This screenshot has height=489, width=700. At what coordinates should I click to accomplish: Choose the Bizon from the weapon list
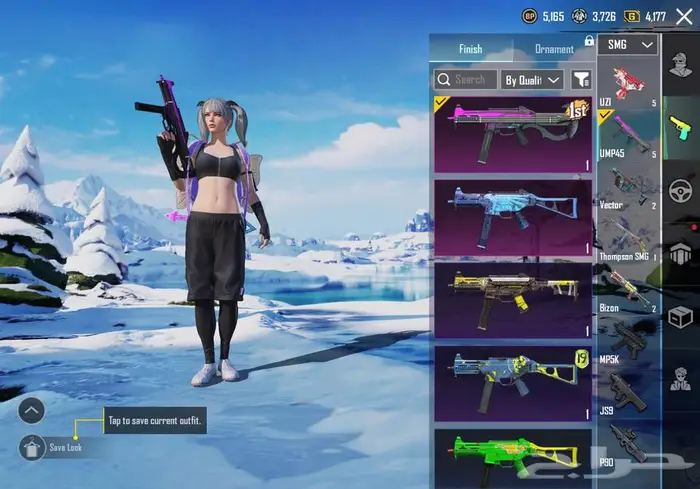coord(630,290)
